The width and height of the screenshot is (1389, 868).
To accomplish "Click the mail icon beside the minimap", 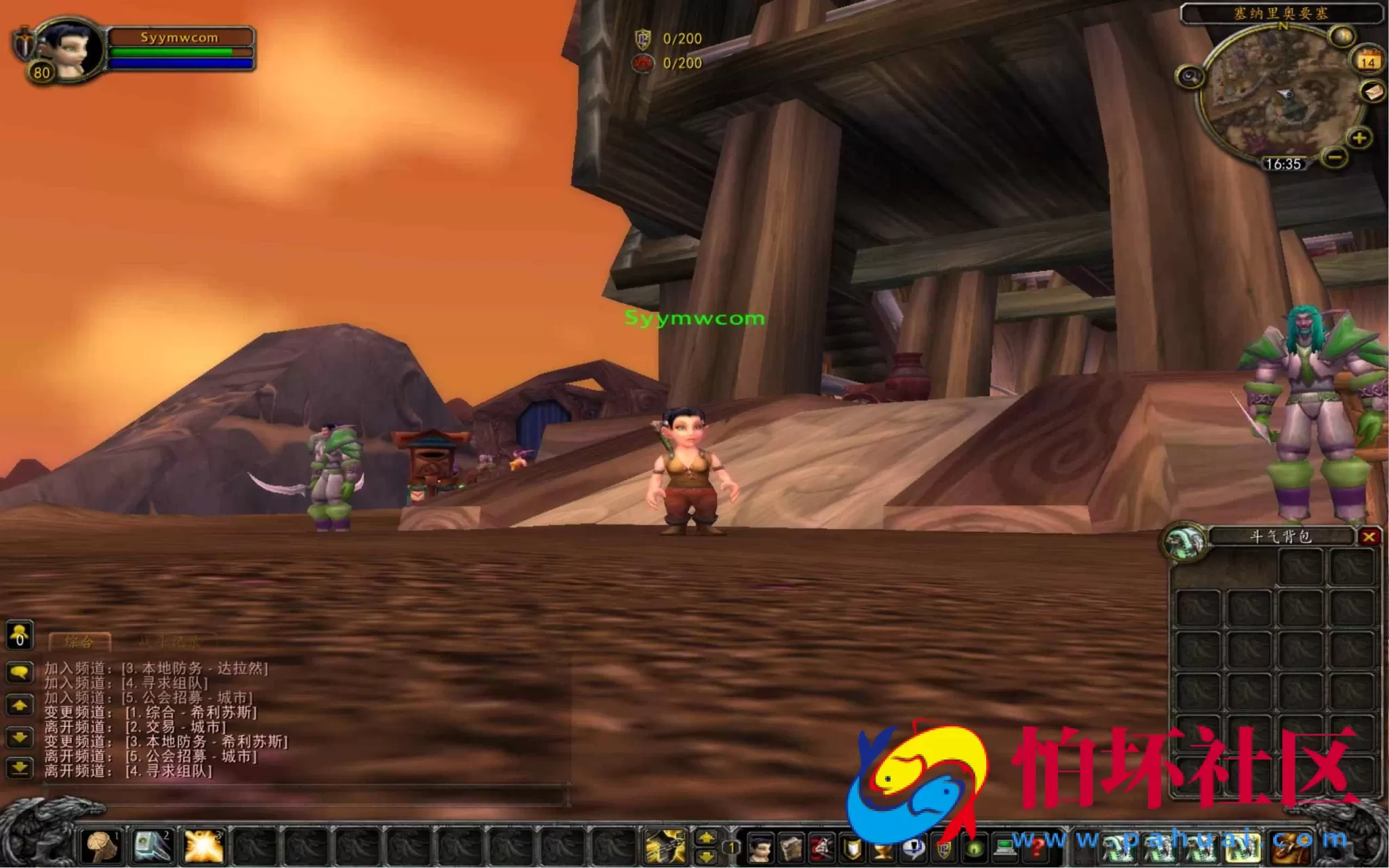I will [1373, 93].
